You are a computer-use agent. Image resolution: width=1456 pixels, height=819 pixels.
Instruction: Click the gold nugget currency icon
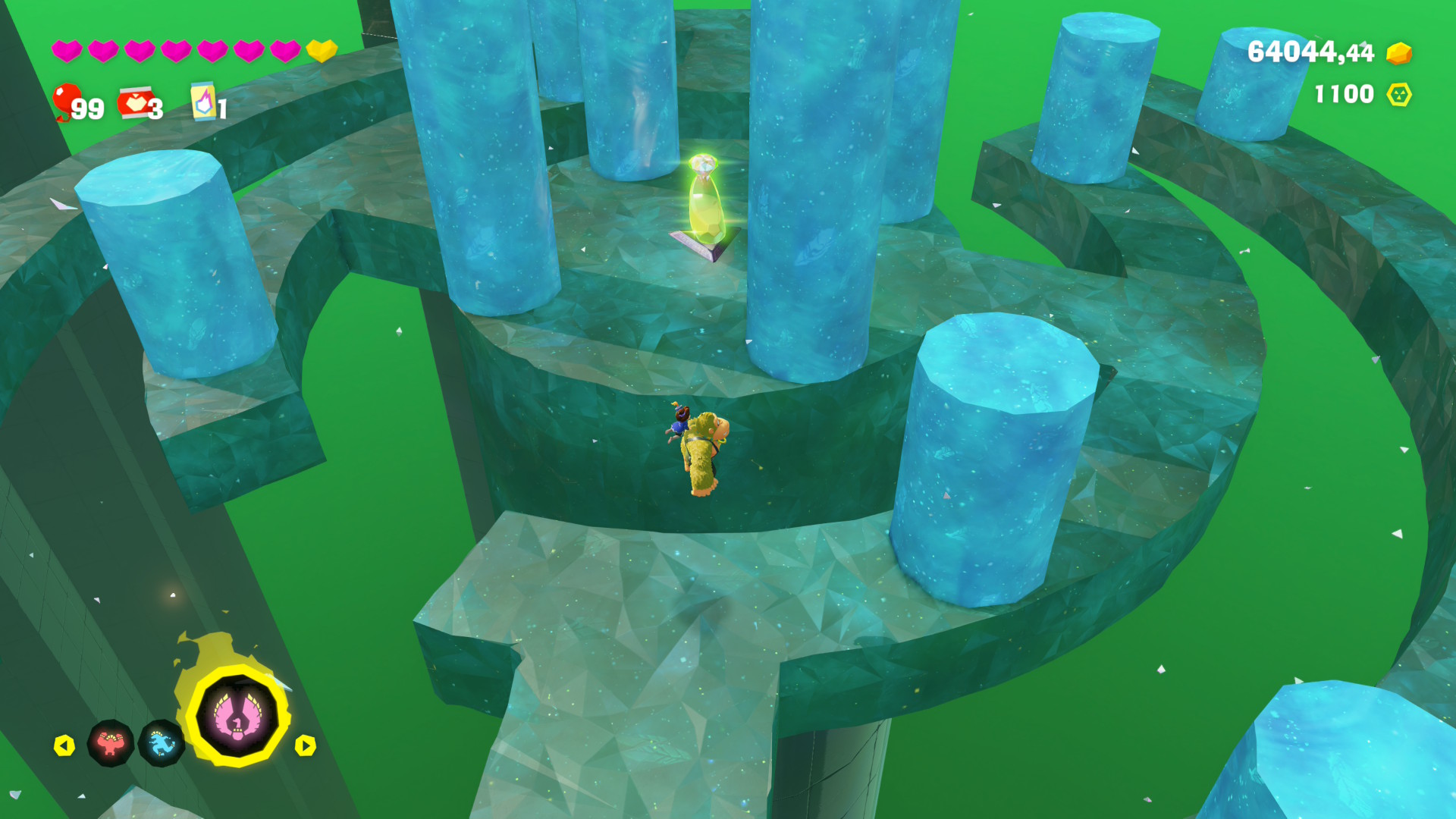pos(1399,52)
